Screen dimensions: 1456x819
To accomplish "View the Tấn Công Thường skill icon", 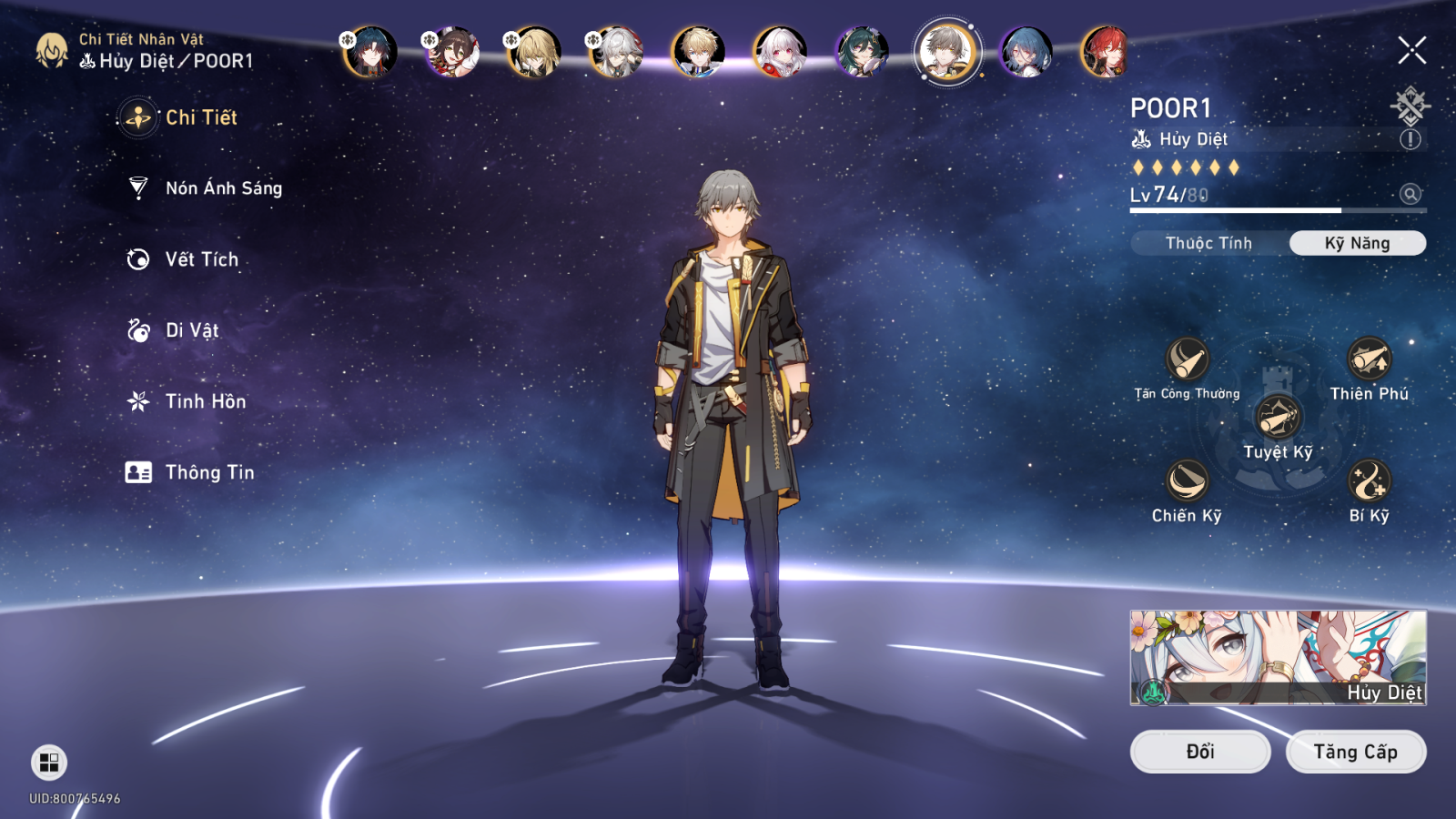I will (1187, 359).
